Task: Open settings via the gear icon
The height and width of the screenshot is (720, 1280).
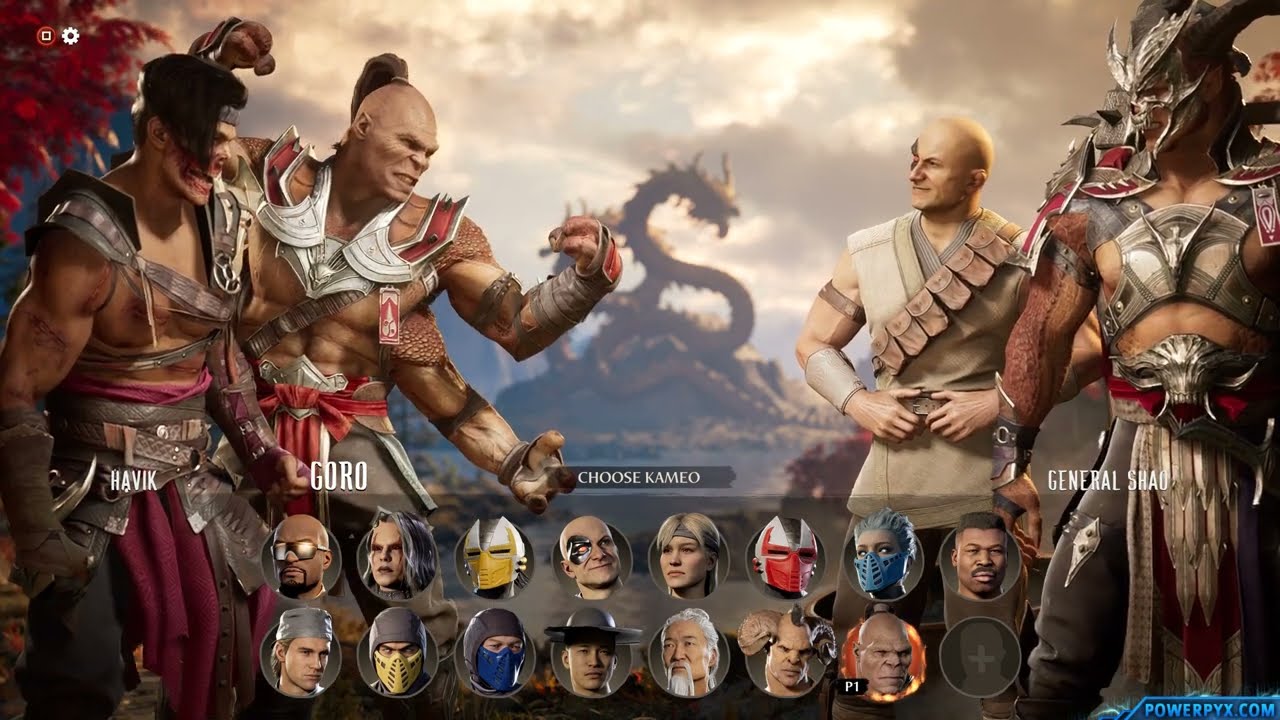Action: [x=70, y=36]
